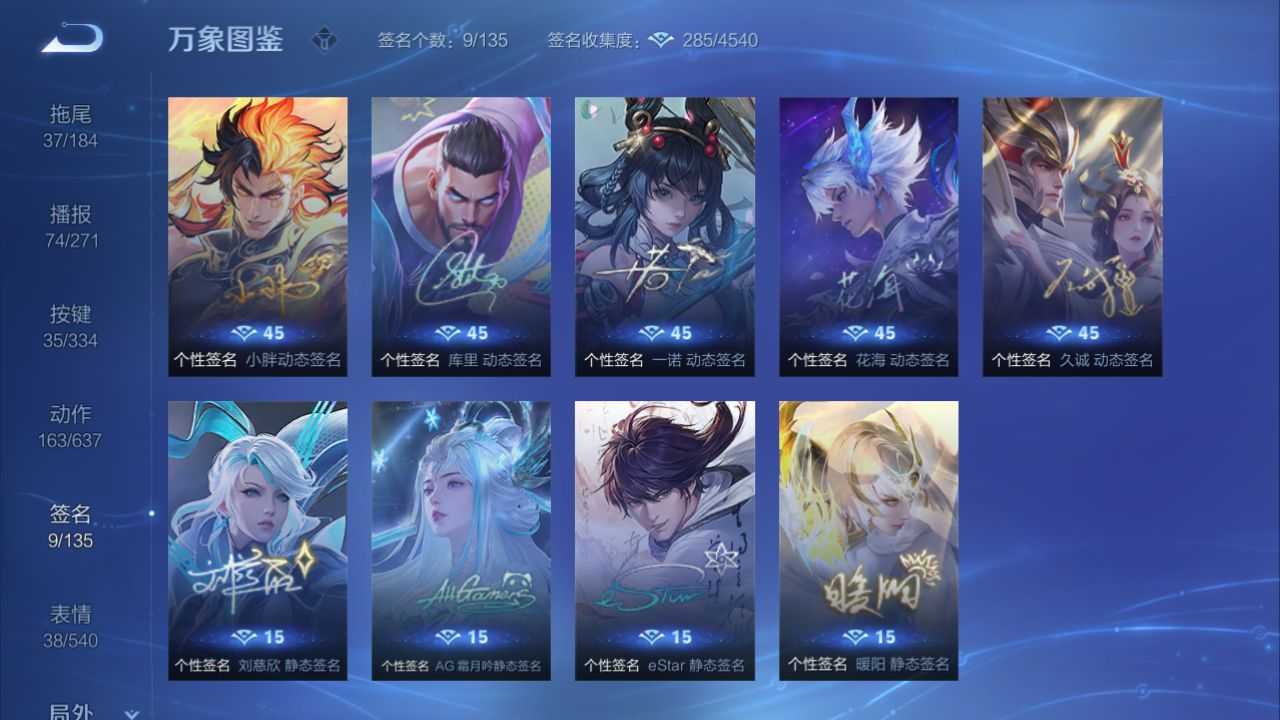Choose the 一诺 动态签名 card

[x=665, y=236]
